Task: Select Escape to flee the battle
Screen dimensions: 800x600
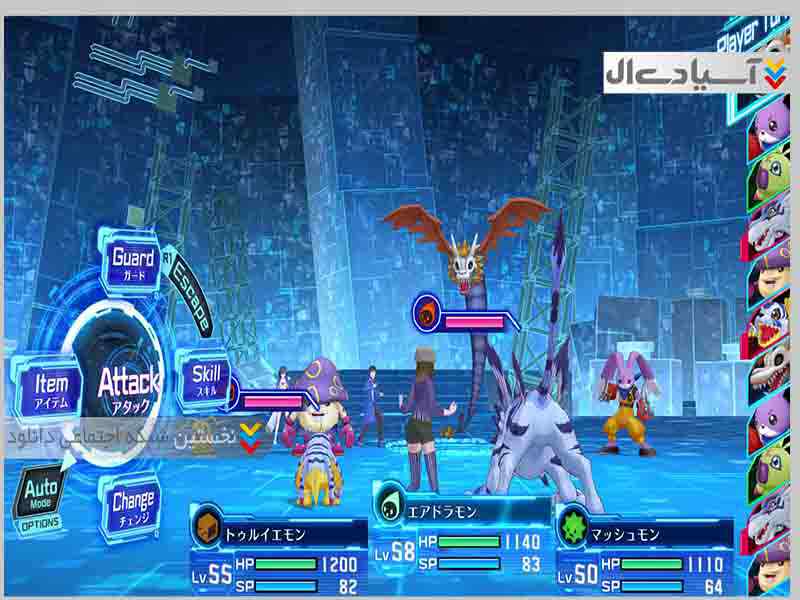Action: tap(190, 299)
